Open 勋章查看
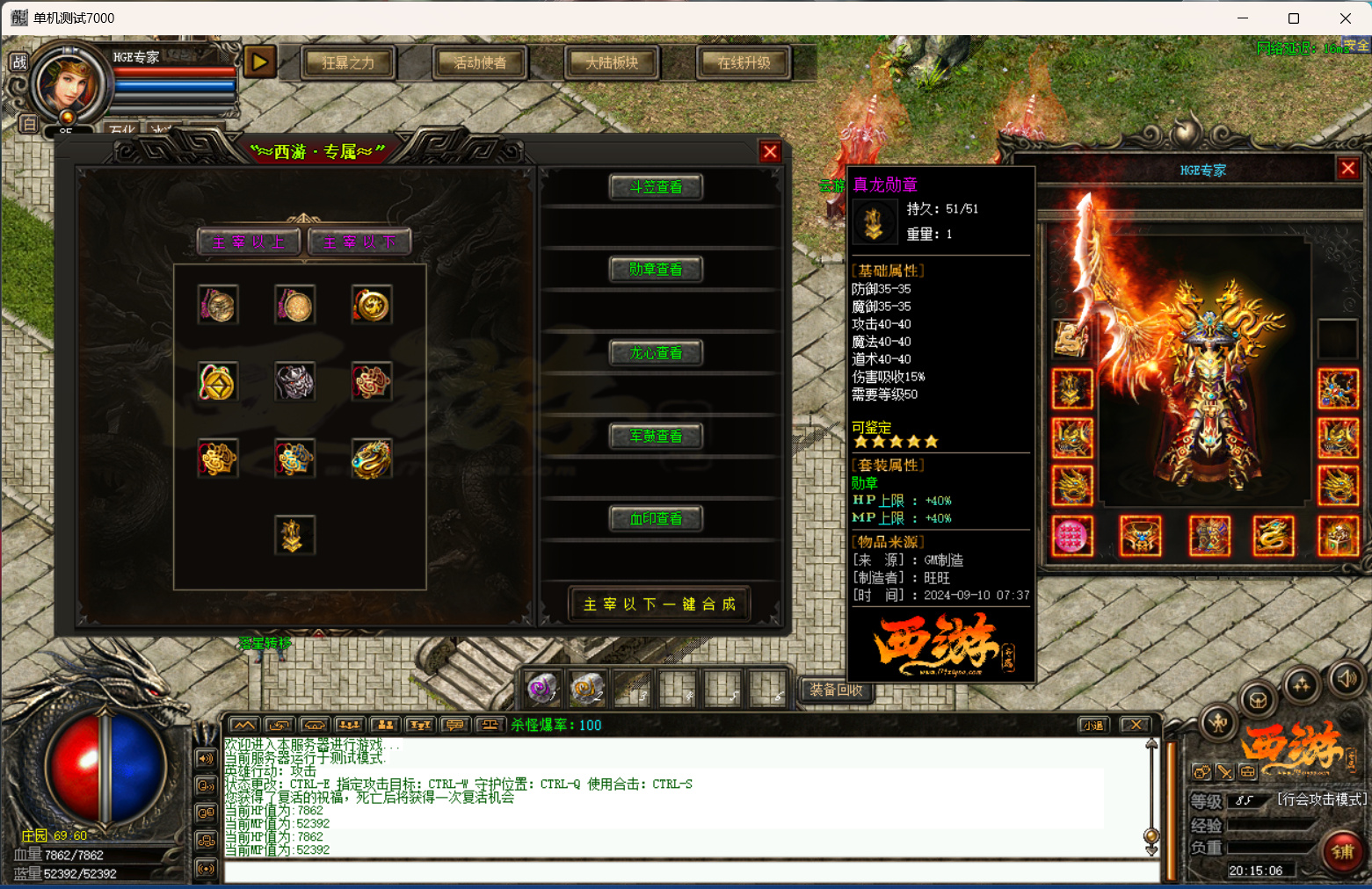1372x889 pixels. point(656,270)
